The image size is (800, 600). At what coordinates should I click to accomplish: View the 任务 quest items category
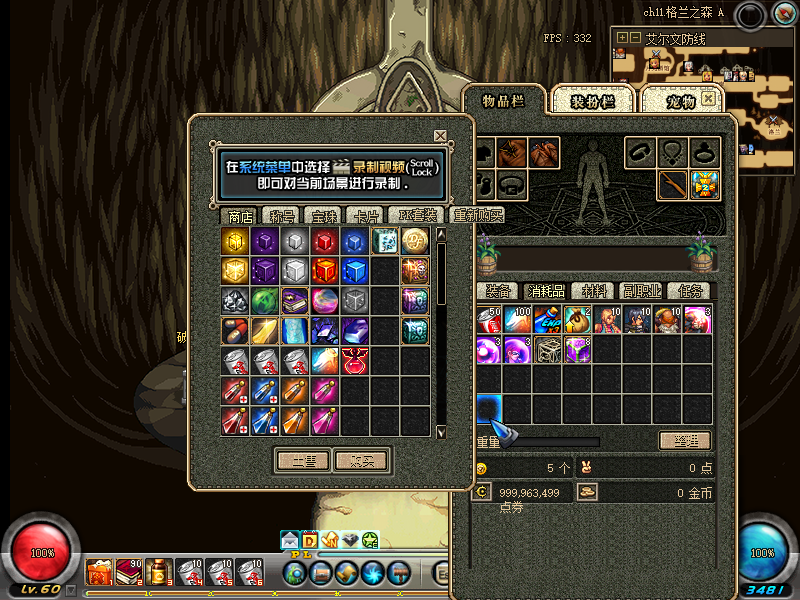(x=691, y=291)
